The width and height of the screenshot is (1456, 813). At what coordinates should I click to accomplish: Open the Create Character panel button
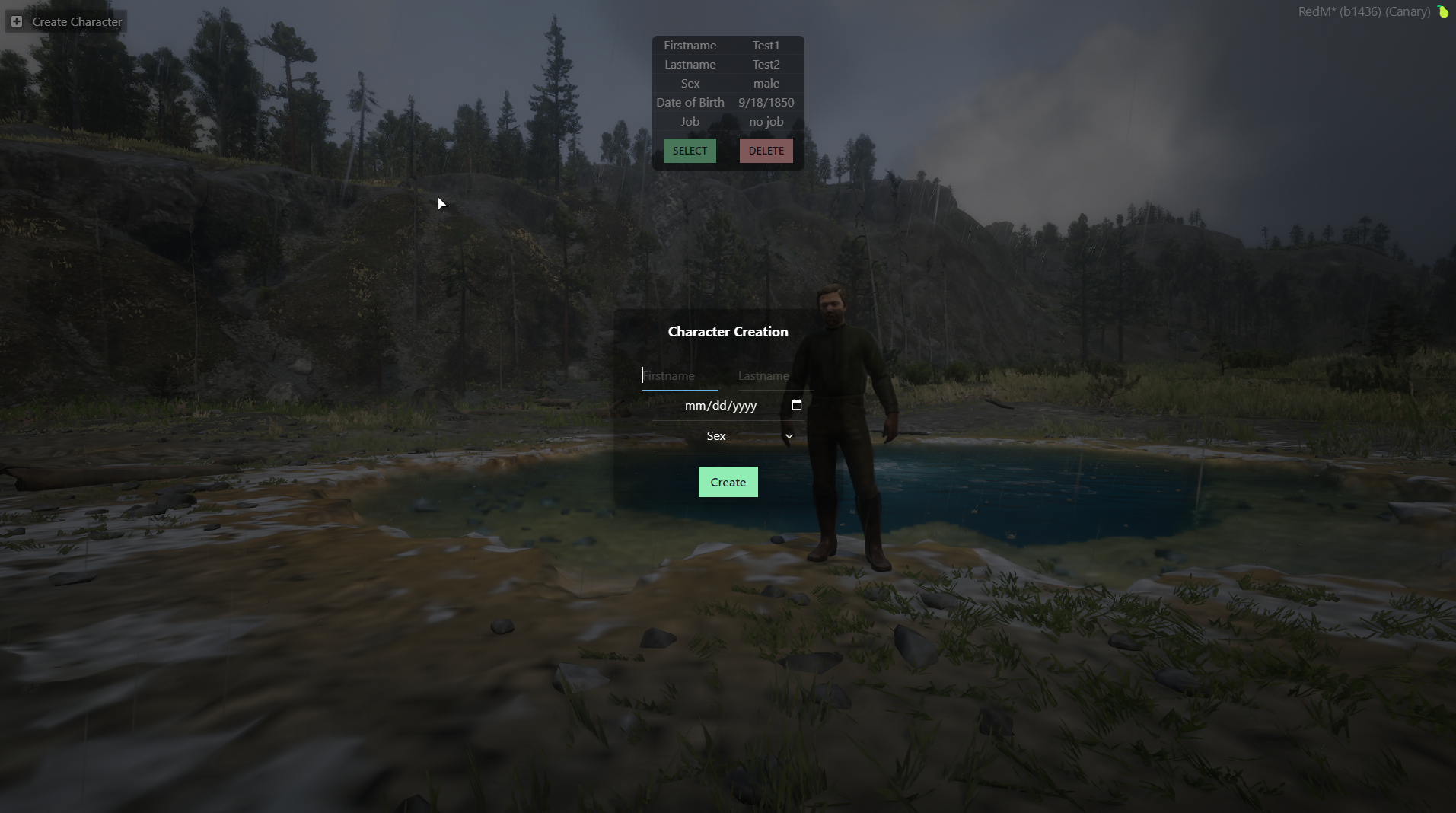click(x=67, y=22)
